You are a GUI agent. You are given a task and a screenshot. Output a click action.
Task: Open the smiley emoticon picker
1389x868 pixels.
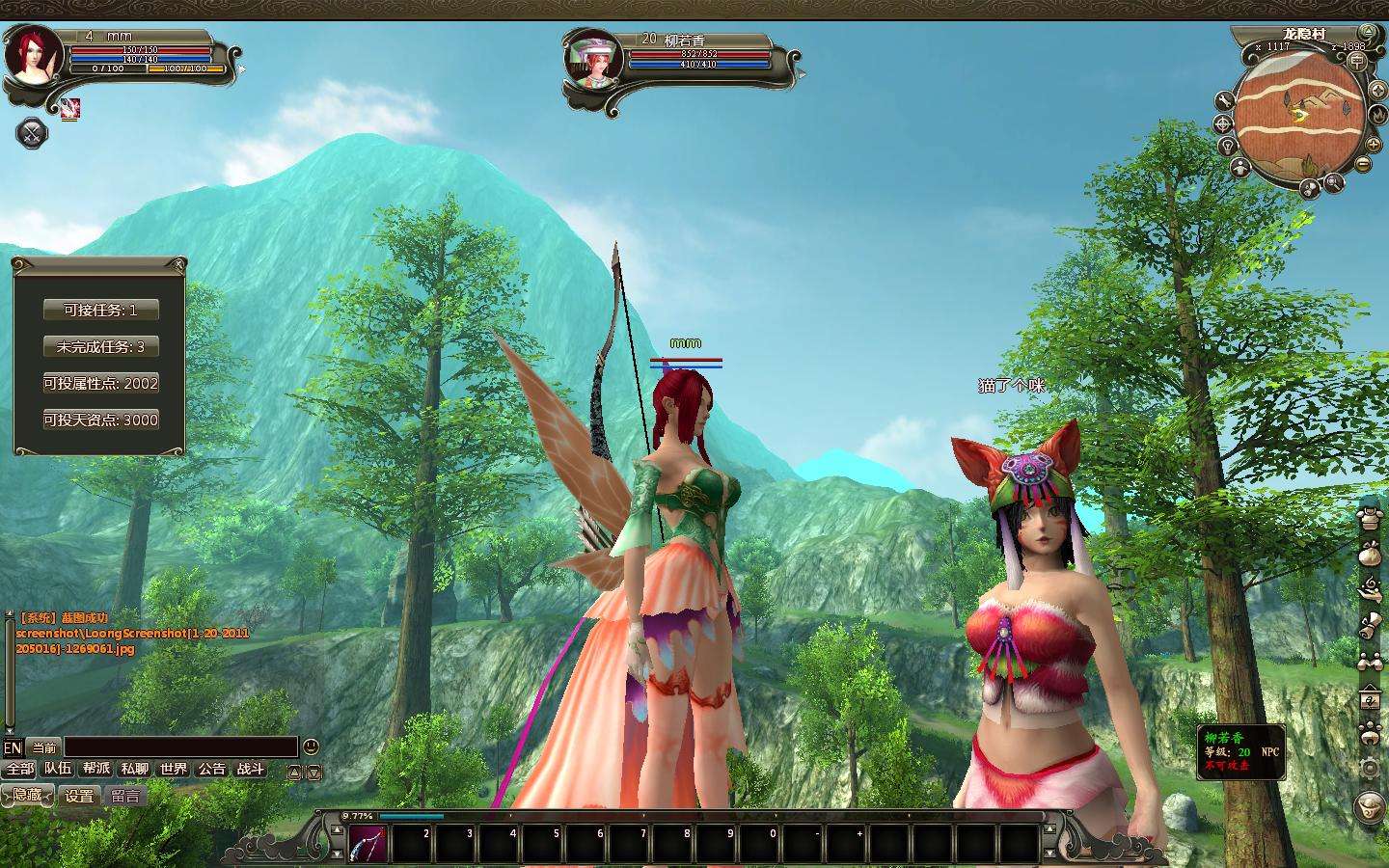point(311,746)
